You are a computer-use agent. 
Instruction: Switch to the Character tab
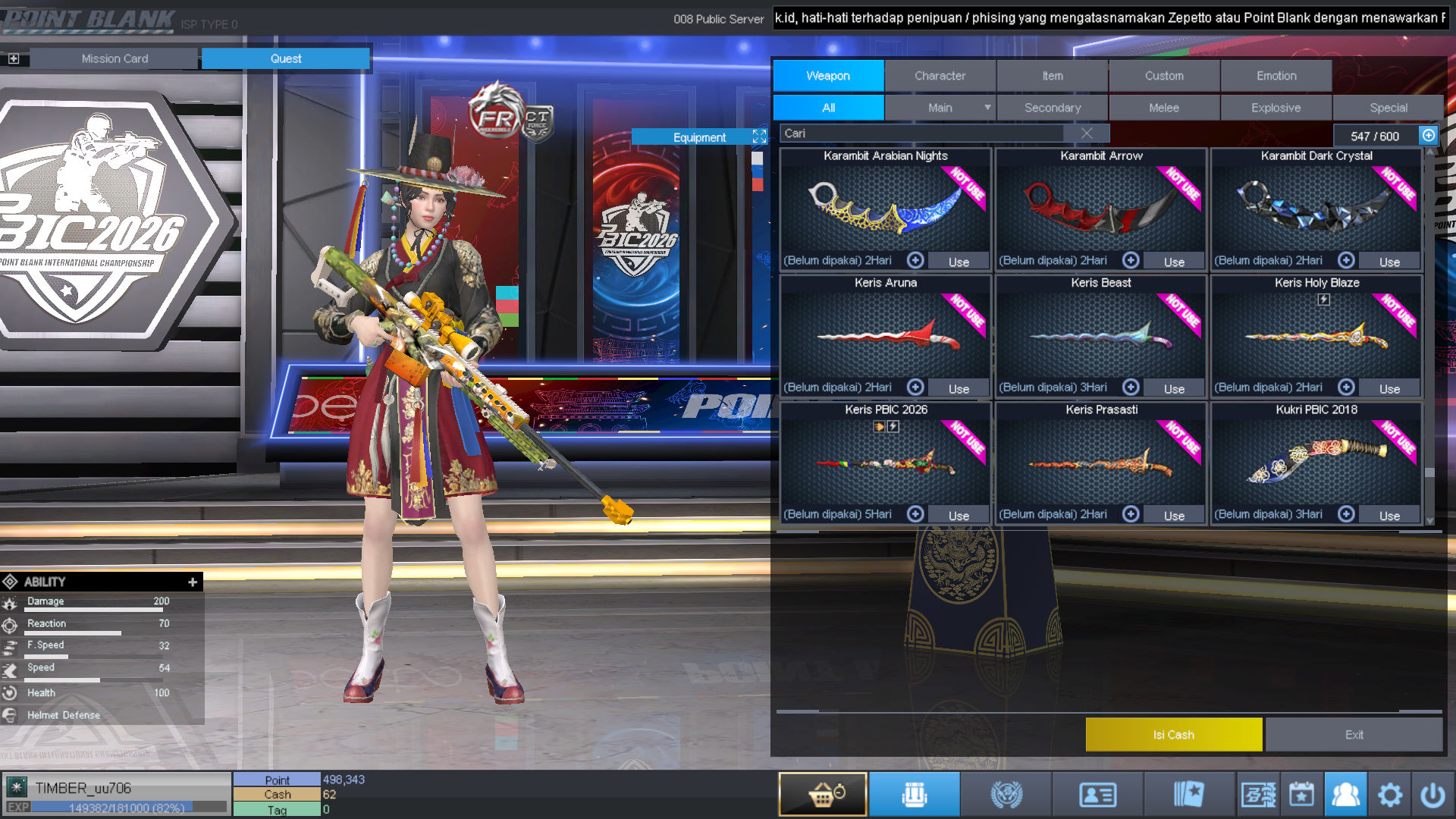tap(940, 76)
